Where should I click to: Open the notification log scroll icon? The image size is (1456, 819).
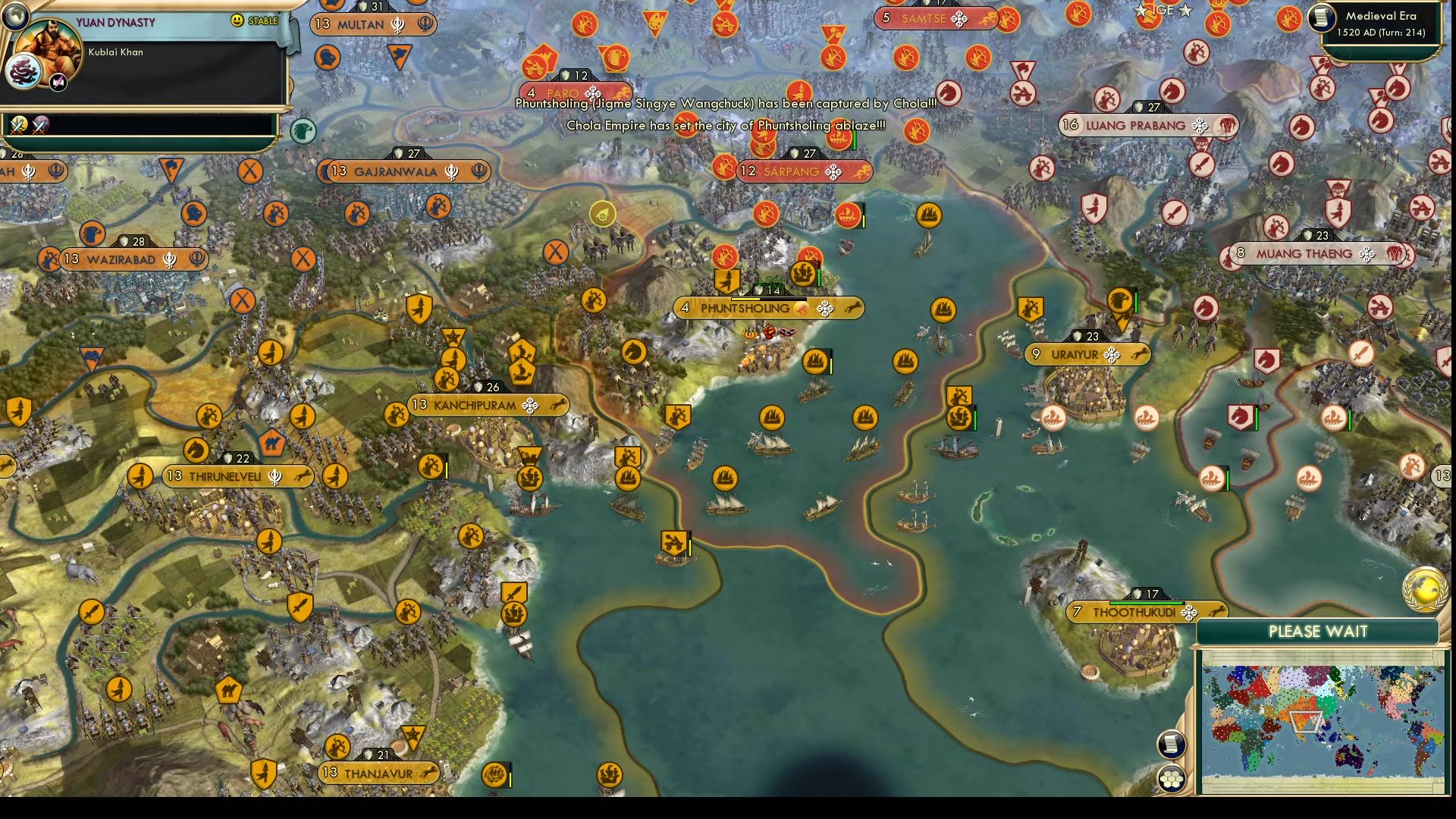pyautogui.click(x=1171, y=745)
